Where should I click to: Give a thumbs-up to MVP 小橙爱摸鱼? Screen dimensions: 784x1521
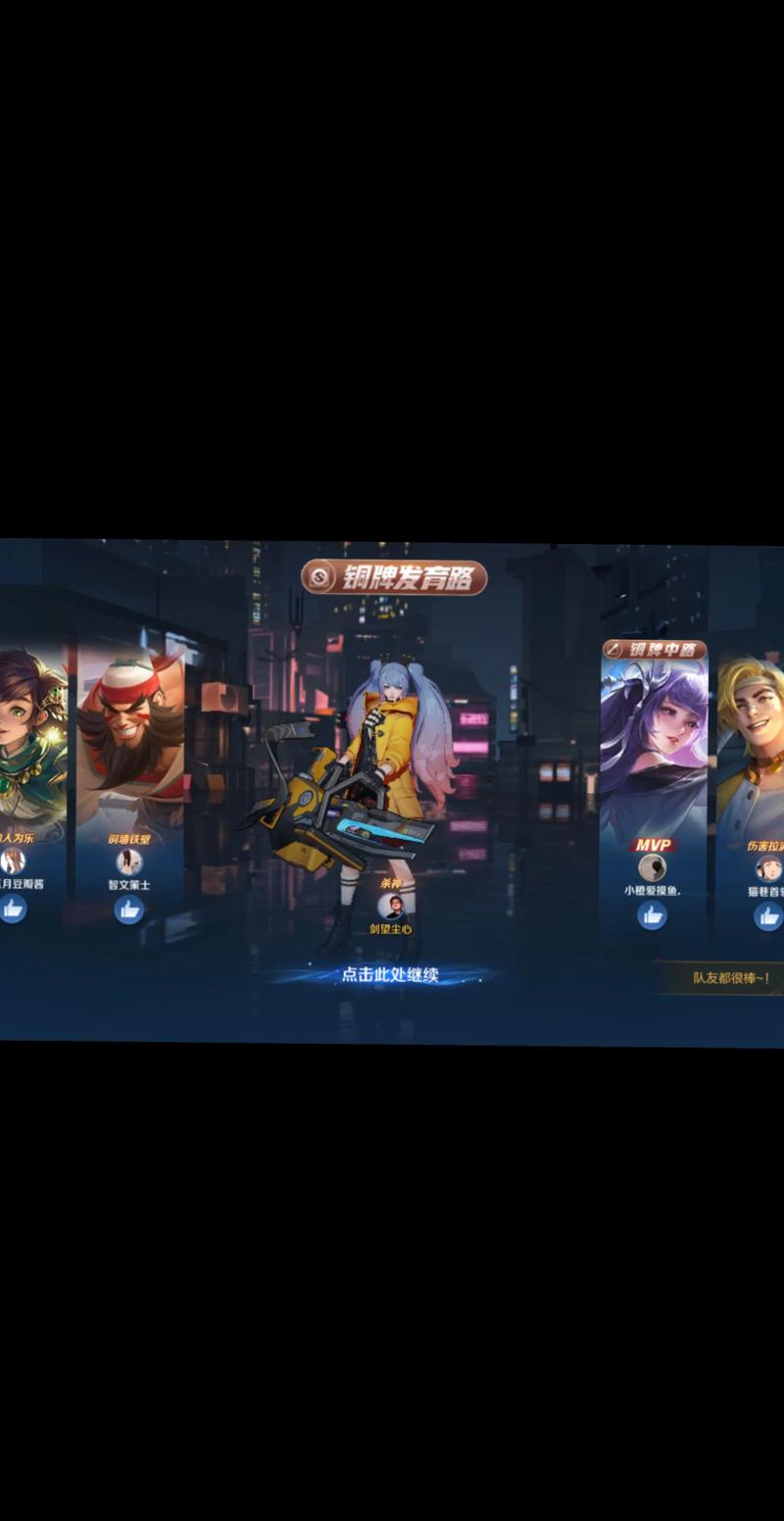click(652, 915)
